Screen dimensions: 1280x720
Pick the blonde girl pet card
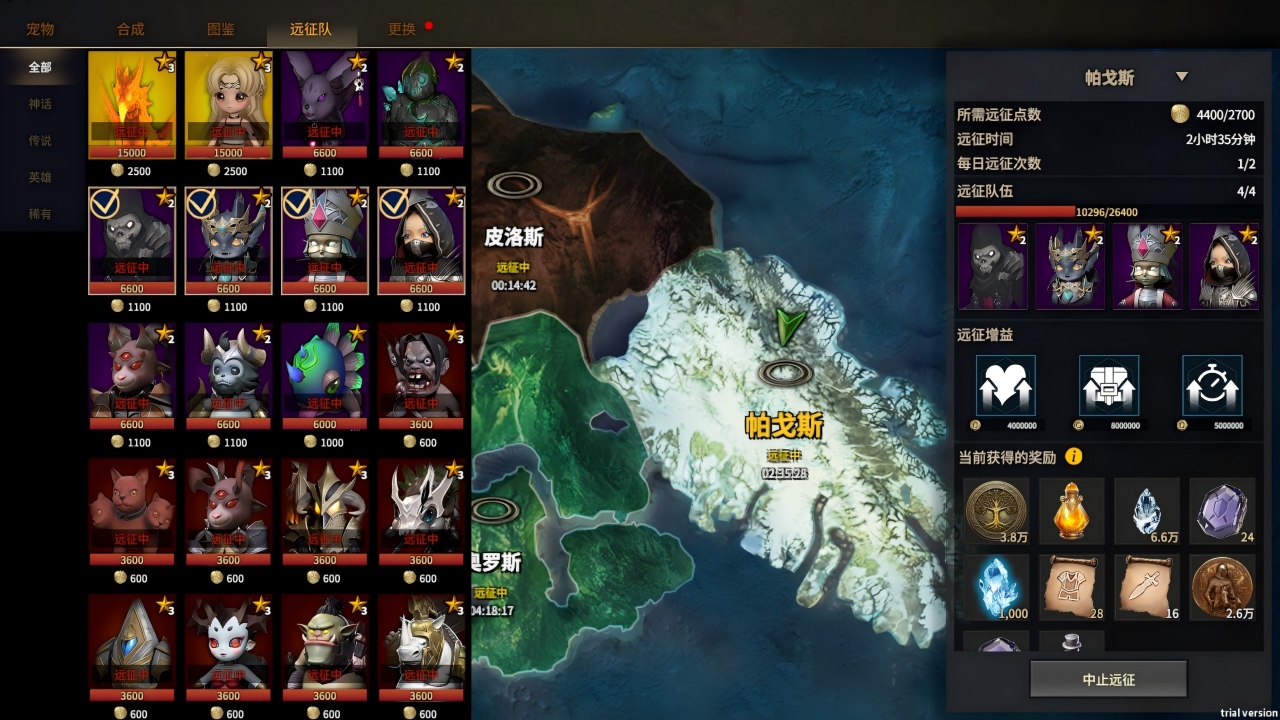tap(228, 104)
